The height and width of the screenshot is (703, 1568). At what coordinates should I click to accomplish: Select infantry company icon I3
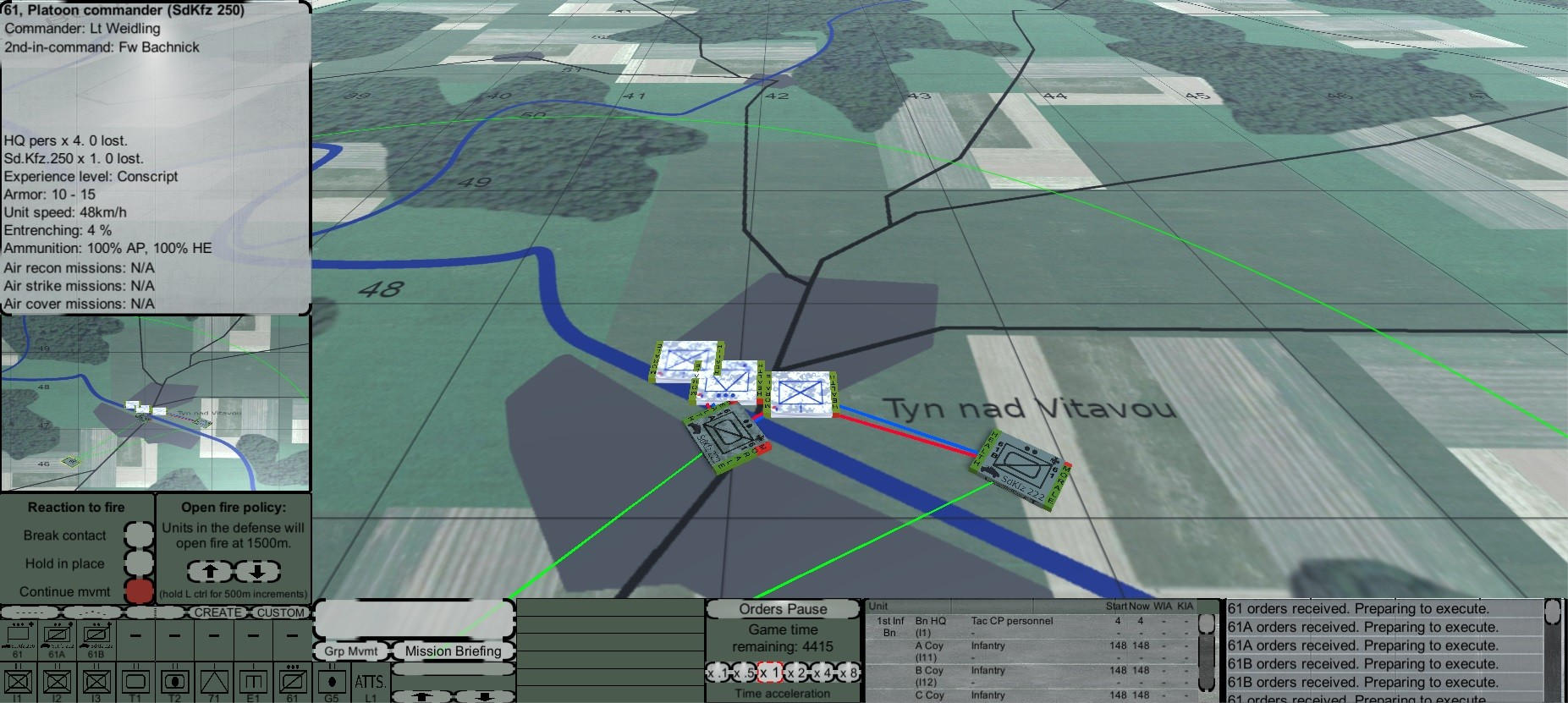pyautogui.click(x=96, y=682)
